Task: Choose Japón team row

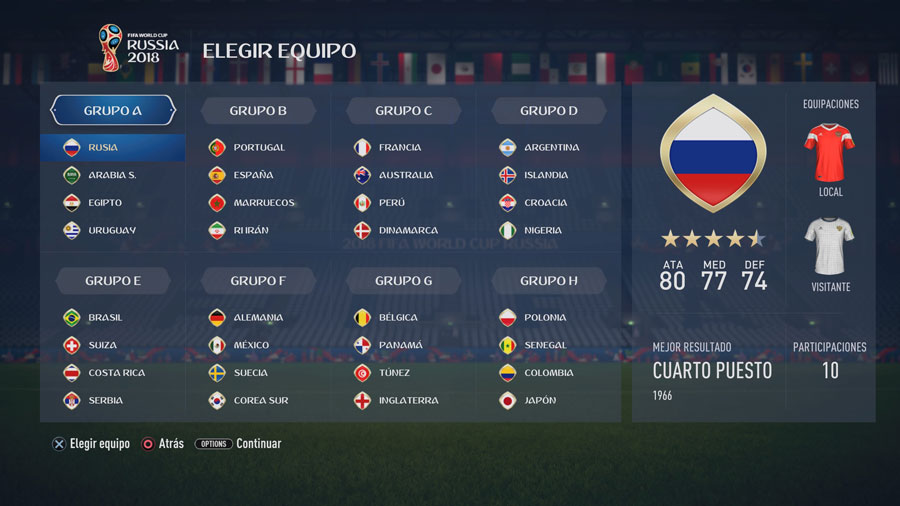Action: click(x=539, y=401)
